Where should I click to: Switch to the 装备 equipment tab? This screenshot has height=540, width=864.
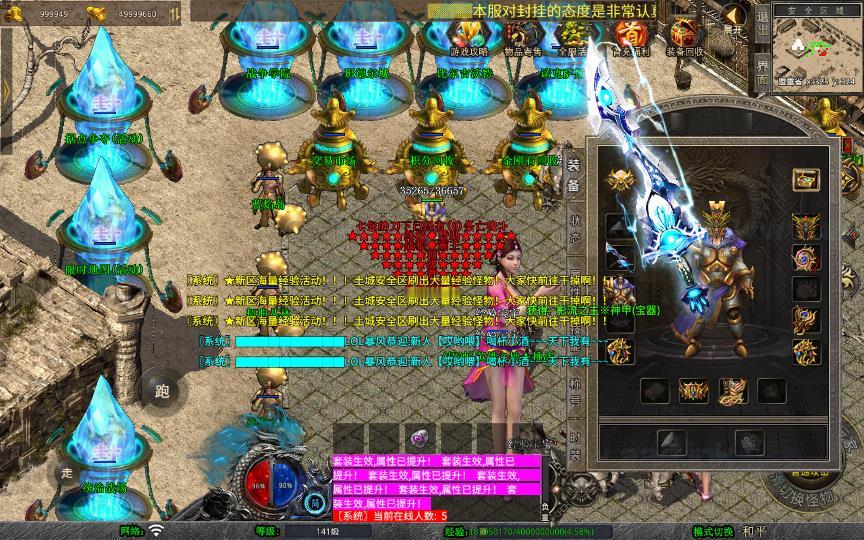[x=574, y=176]
